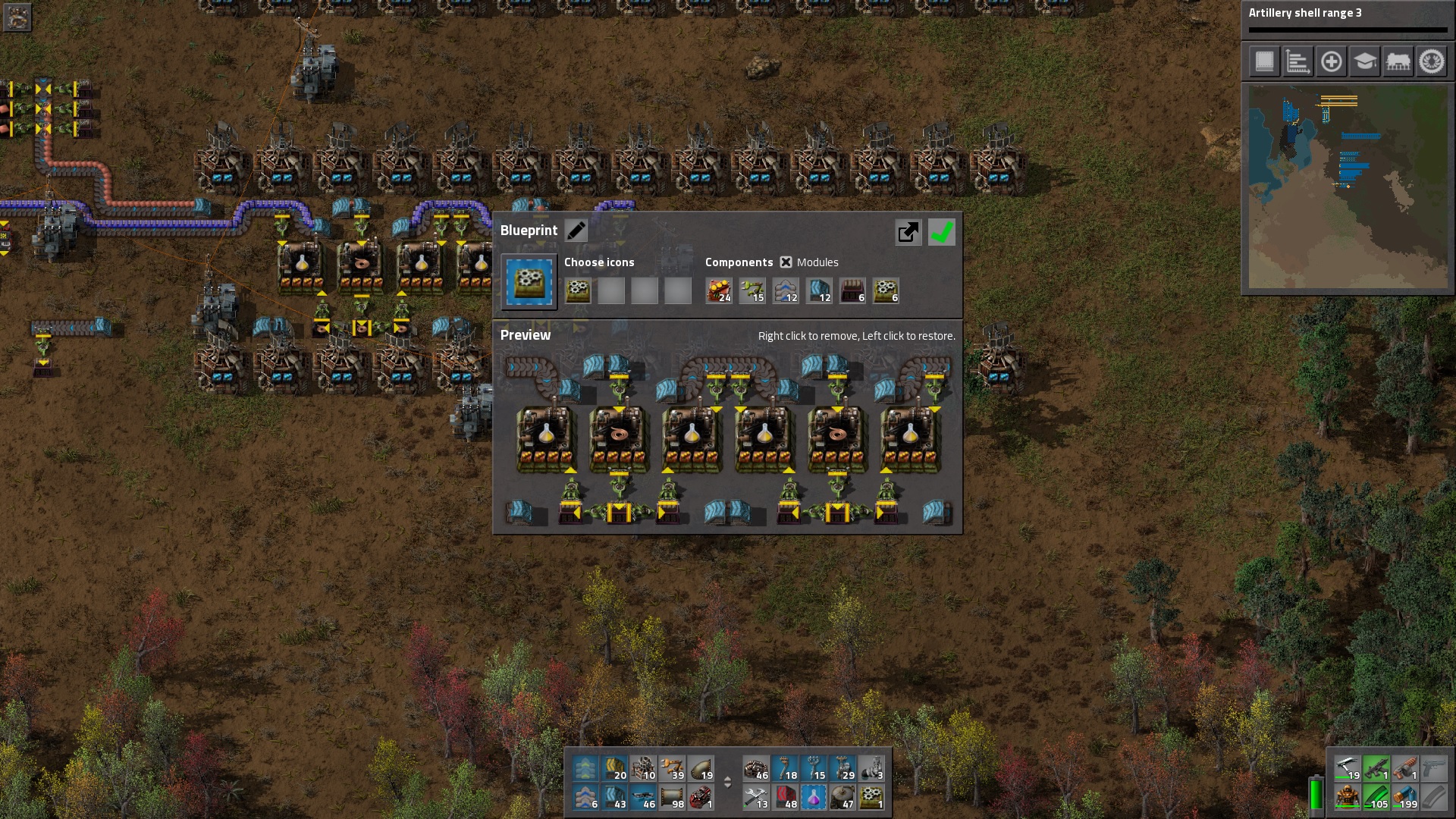Select the chest component showing 6
1456x819 pixels.
click(852, 290)
